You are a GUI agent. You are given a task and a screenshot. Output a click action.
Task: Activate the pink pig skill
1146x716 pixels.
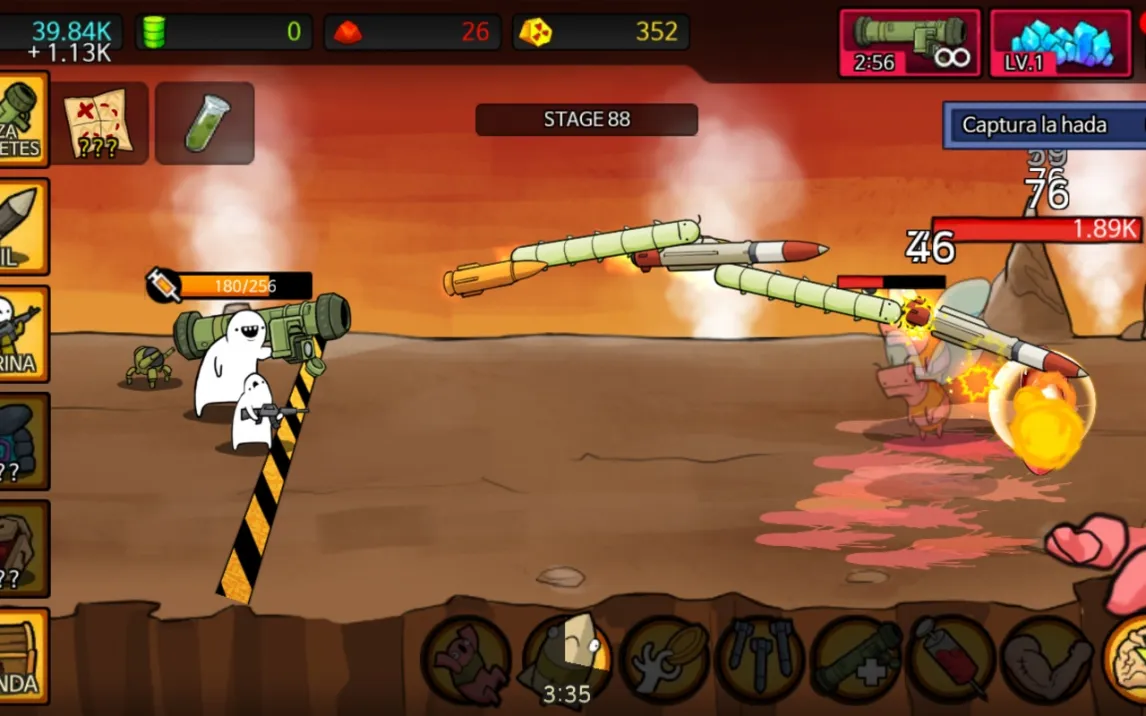pos(467,660)
